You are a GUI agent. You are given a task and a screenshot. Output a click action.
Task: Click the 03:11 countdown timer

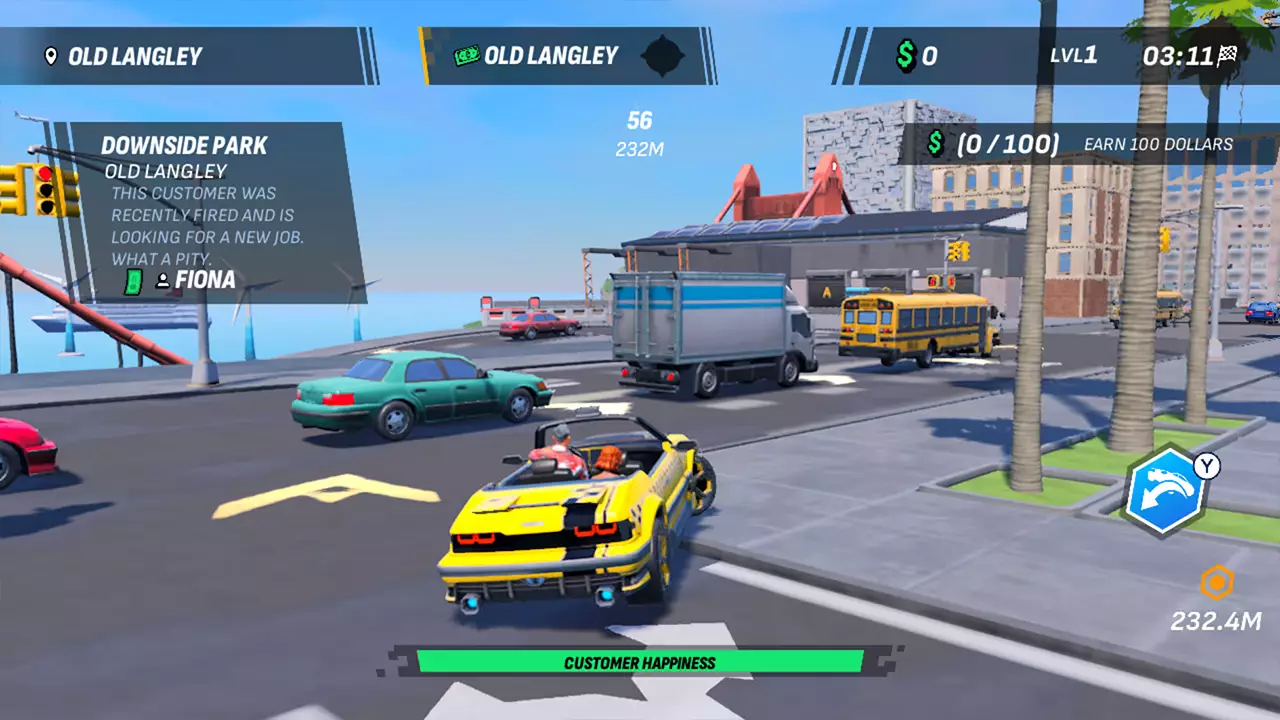(1178, 57)
